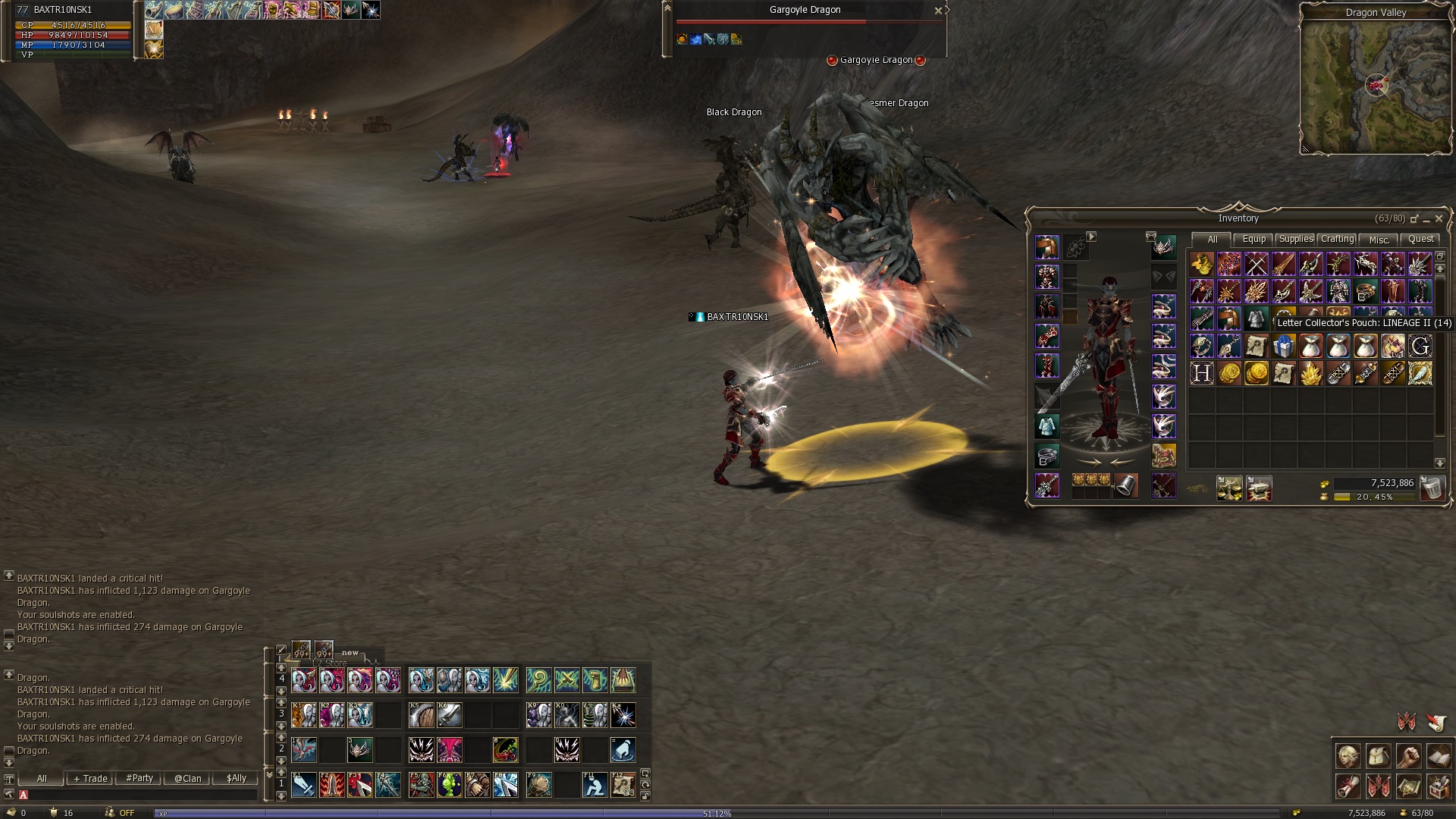The height and width of the screenshot is (819, 1456).
Task: Close the Inventory window
Action: 1439,218
